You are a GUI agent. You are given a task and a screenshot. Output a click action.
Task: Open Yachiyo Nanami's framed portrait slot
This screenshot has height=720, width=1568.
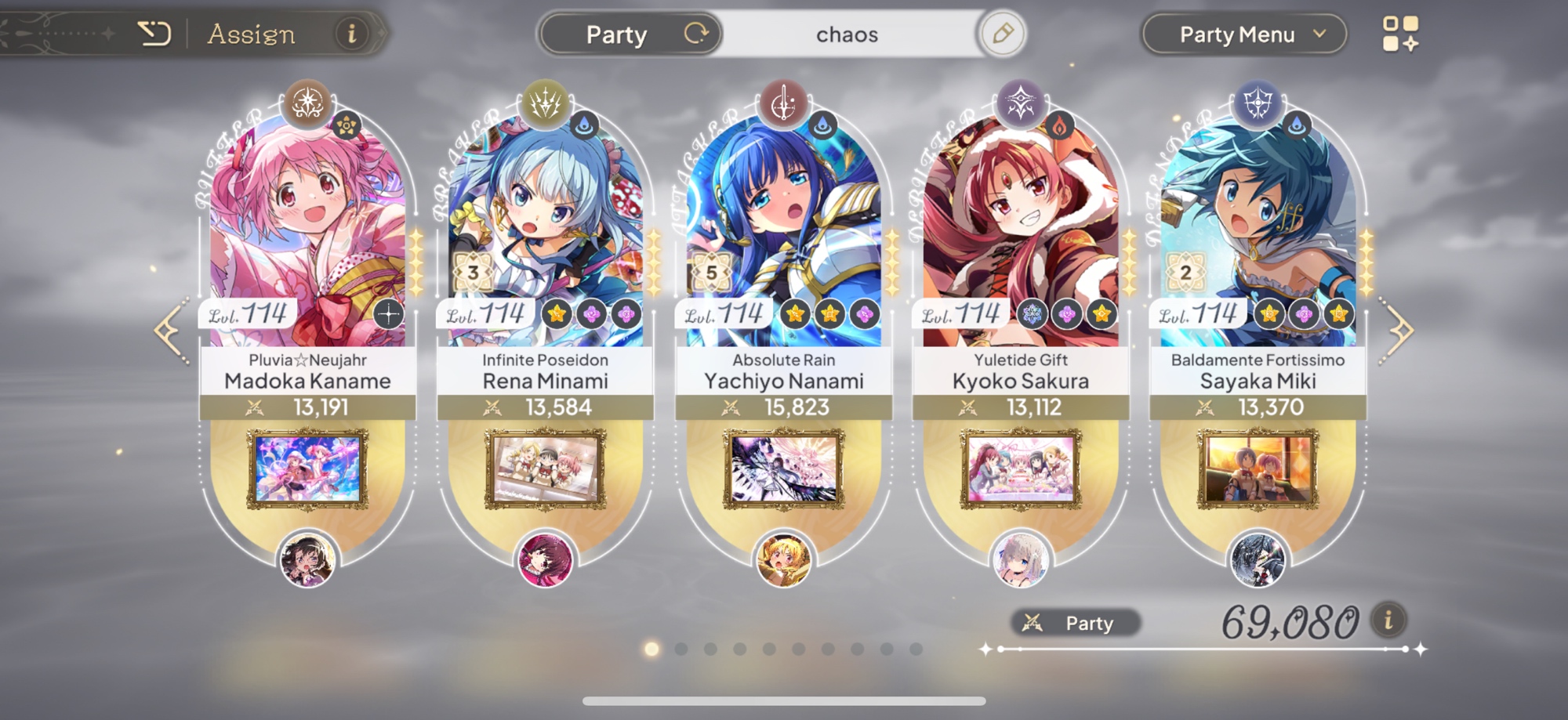click(783, 469)
